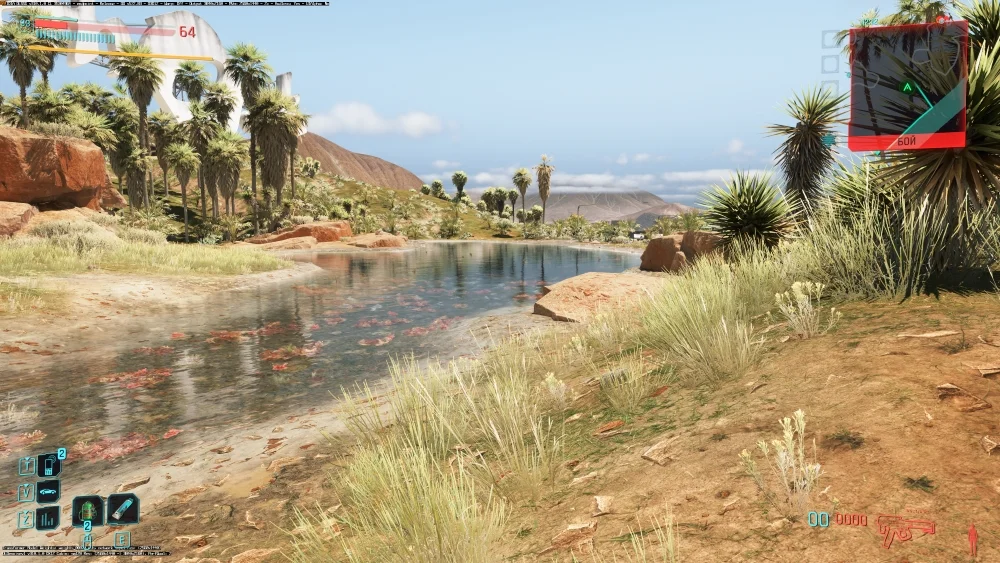
Task: Select the green grenade quick slot
Action: coord(87,510)
